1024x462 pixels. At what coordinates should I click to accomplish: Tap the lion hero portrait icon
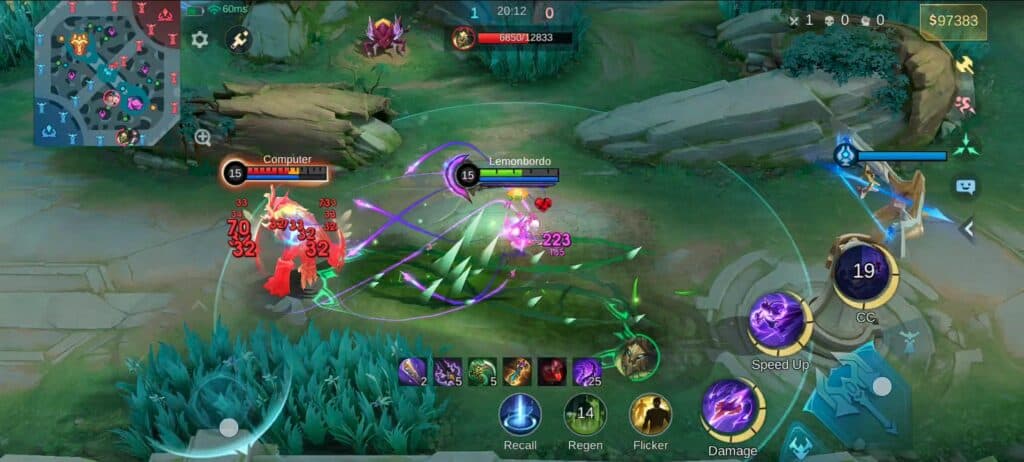coord(637,359)
